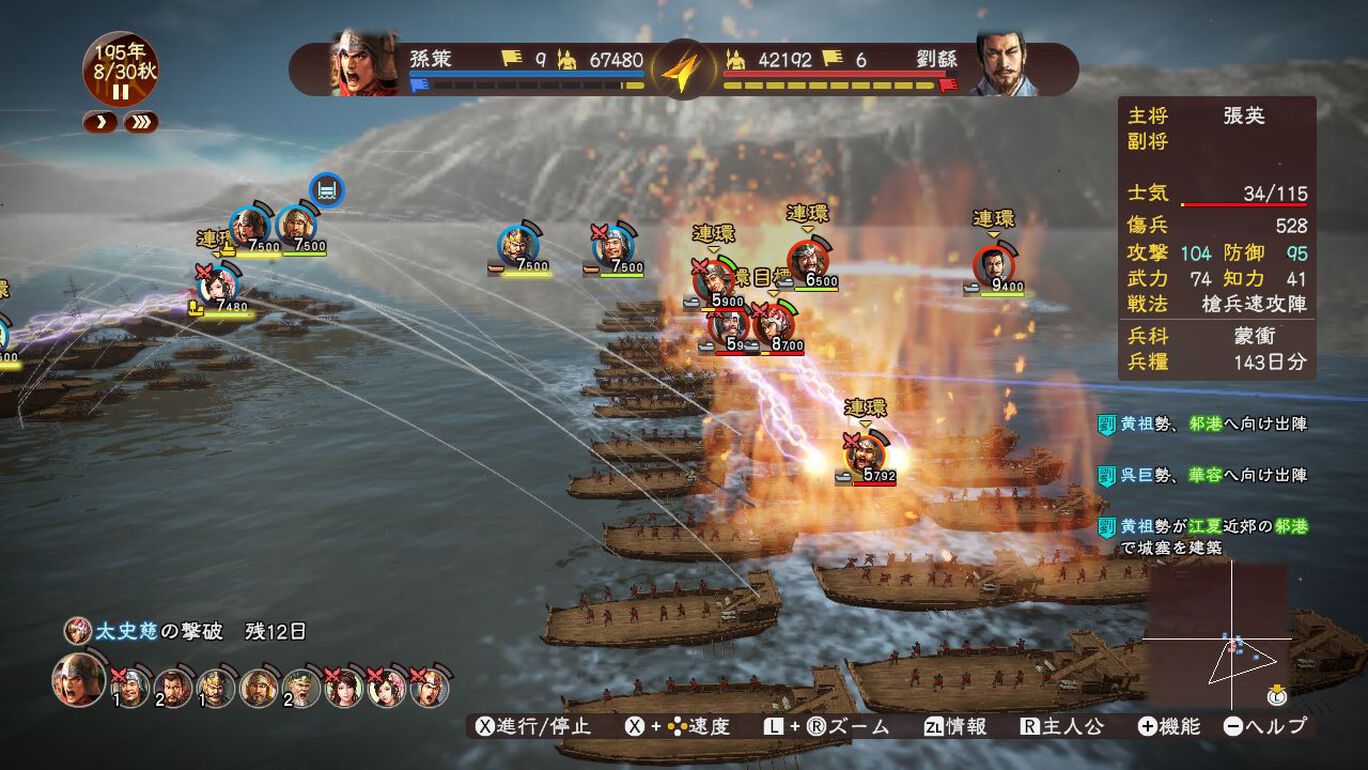
Task: Select the burning enemy unit with 5792 troops
Action: click(x=864, y=455)
